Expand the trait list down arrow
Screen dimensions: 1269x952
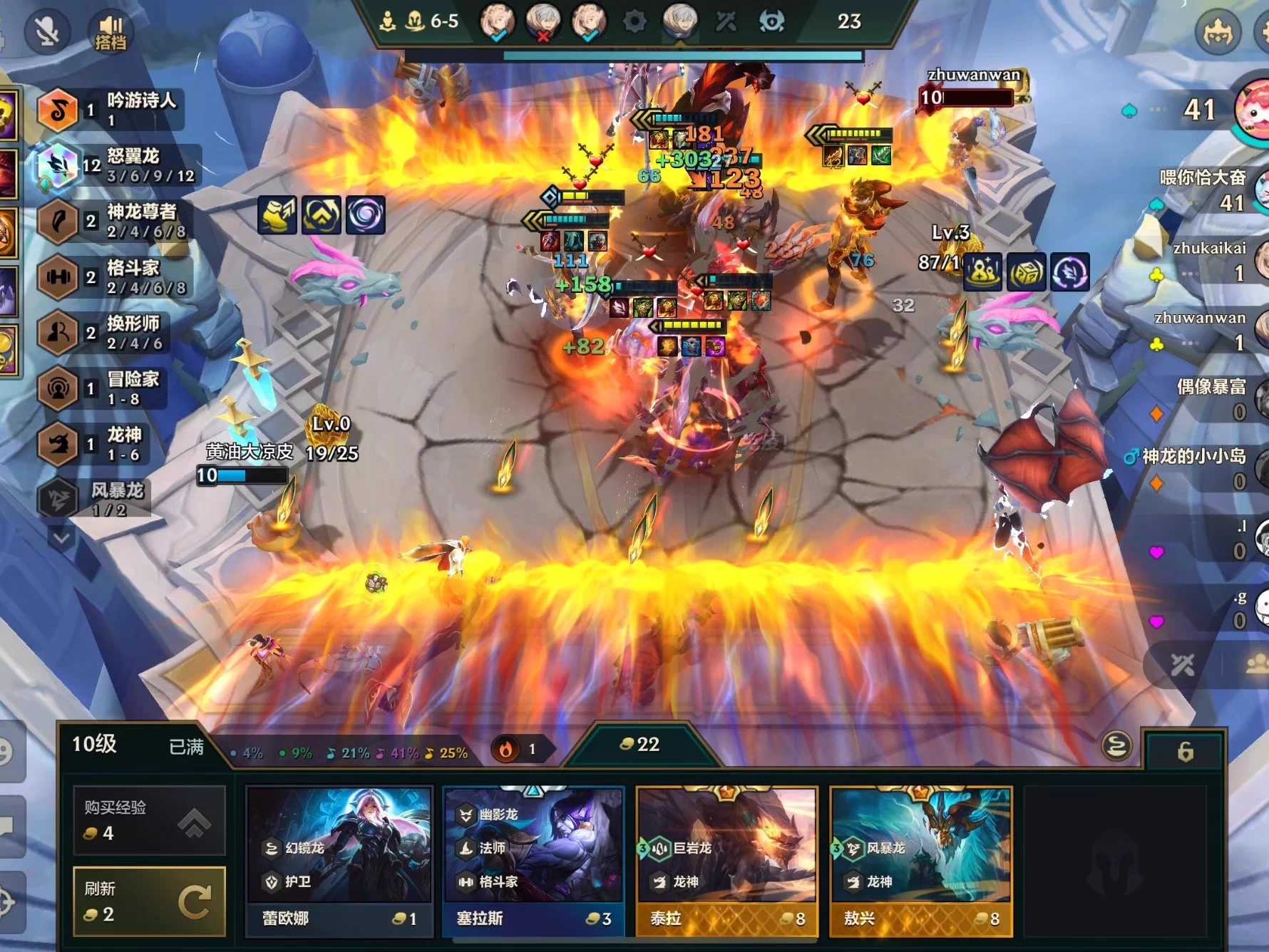(x=62, y=537)
